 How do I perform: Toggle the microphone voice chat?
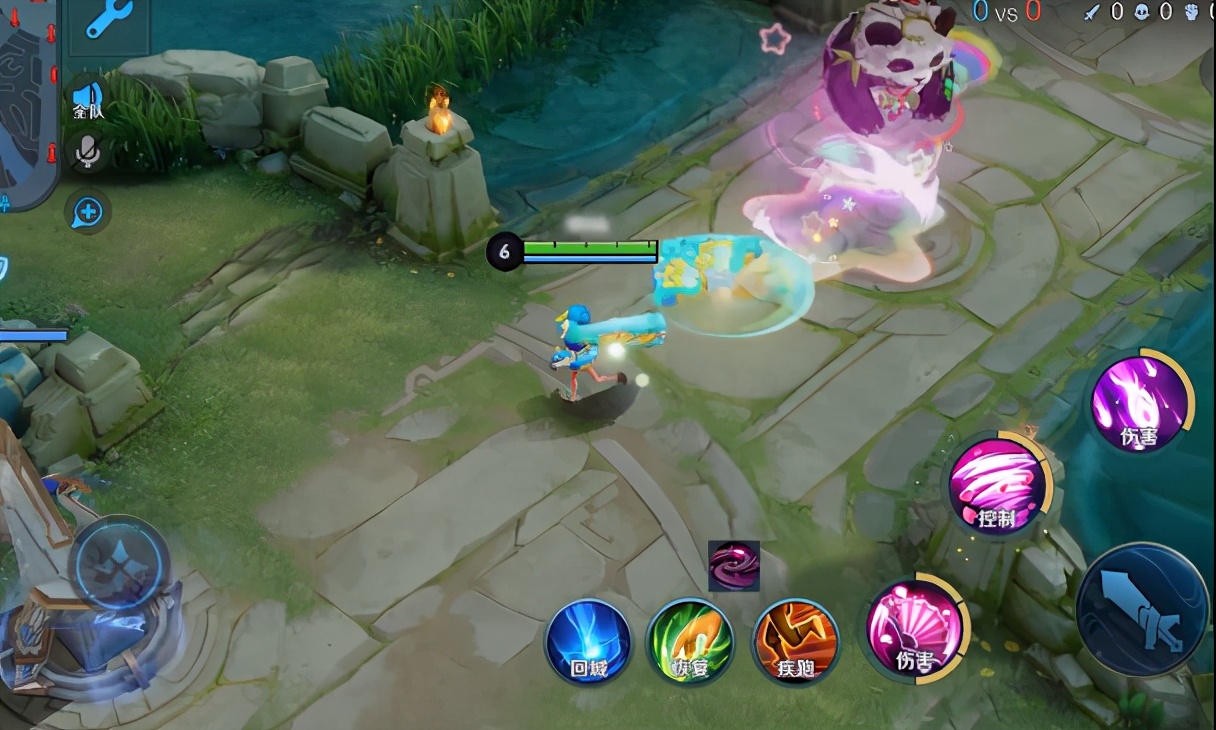click(x=88, y=152)
